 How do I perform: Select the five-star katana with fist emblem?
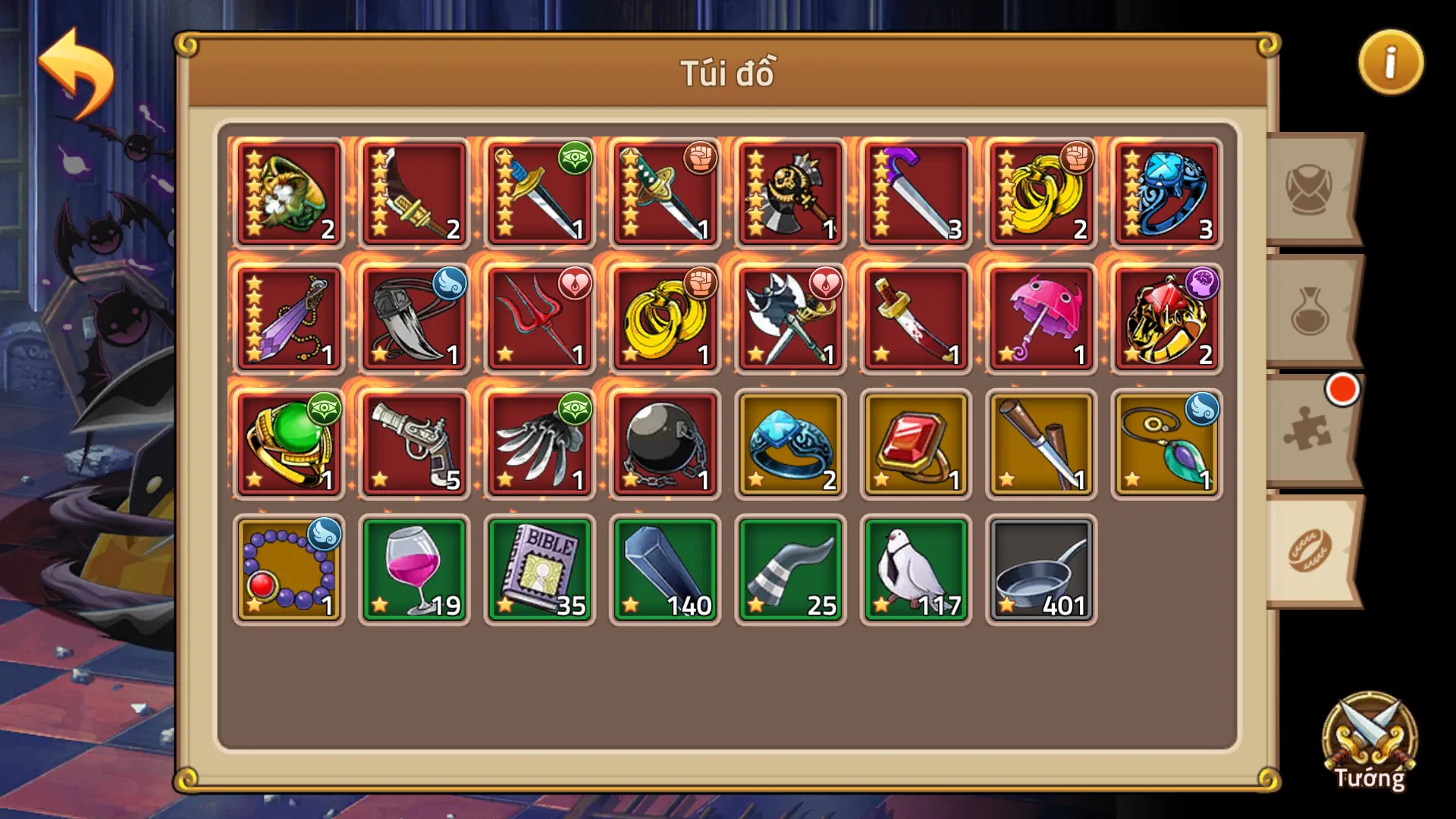665,193
